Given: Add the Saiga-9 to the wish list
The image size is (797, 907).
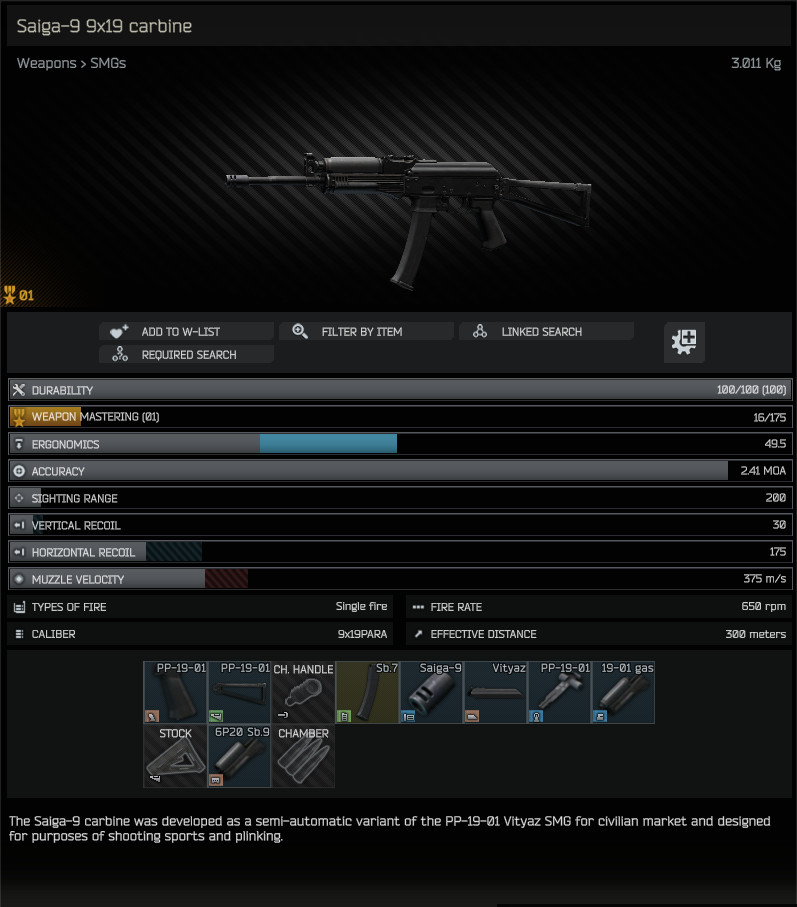Looking at the screenshot, I should coord(186,332).
